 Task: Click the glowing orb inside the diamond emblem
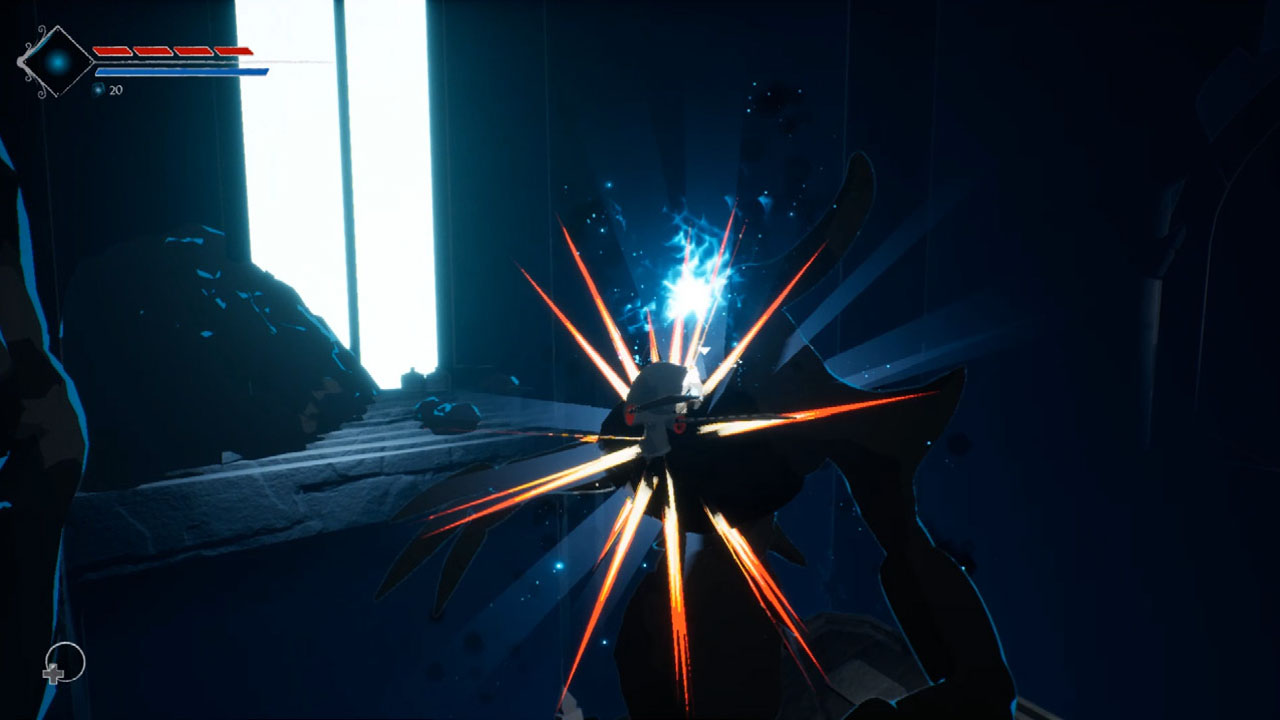[x=57, y=62]
